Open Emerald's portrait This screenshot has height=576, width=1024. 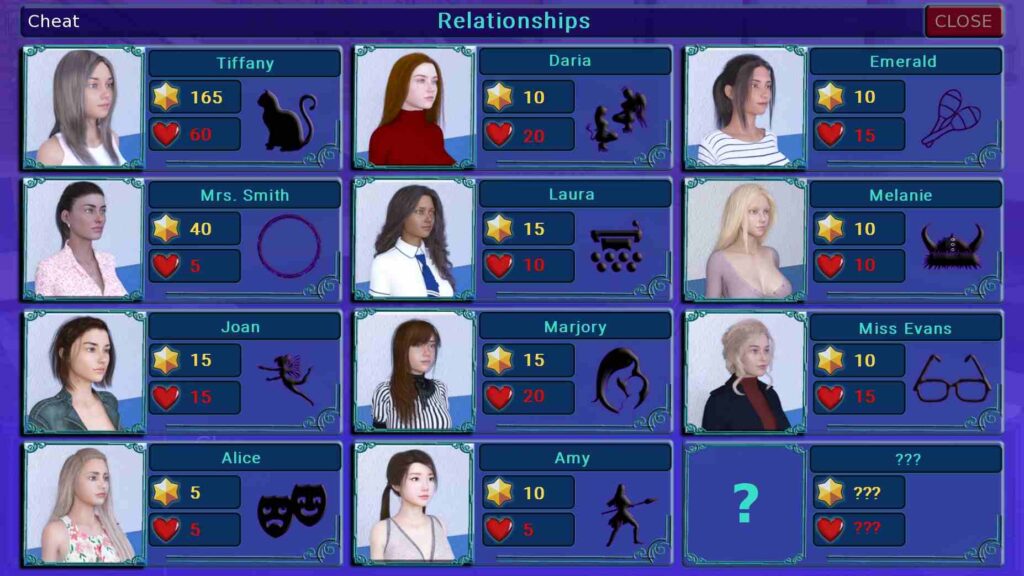tap(745, 107)
